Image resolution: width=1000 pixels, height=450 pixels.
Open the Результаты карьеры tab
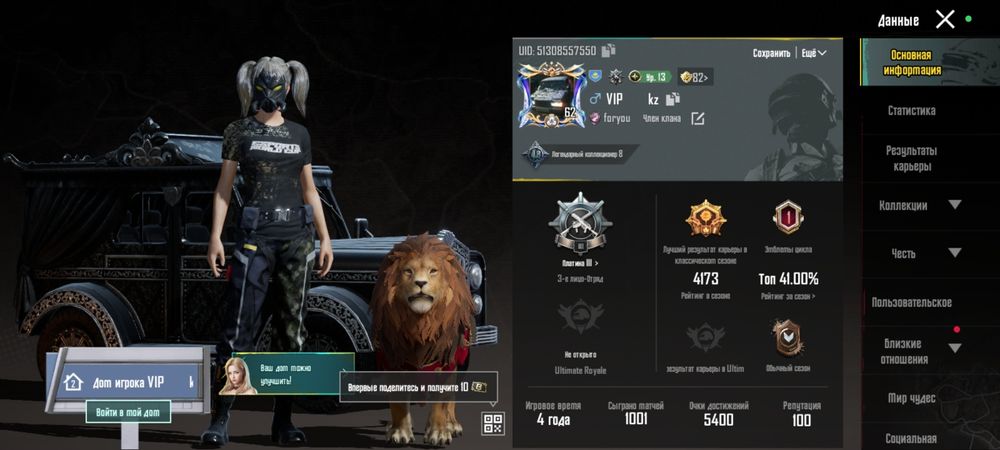pyautogui.click(x=911, y=158)
